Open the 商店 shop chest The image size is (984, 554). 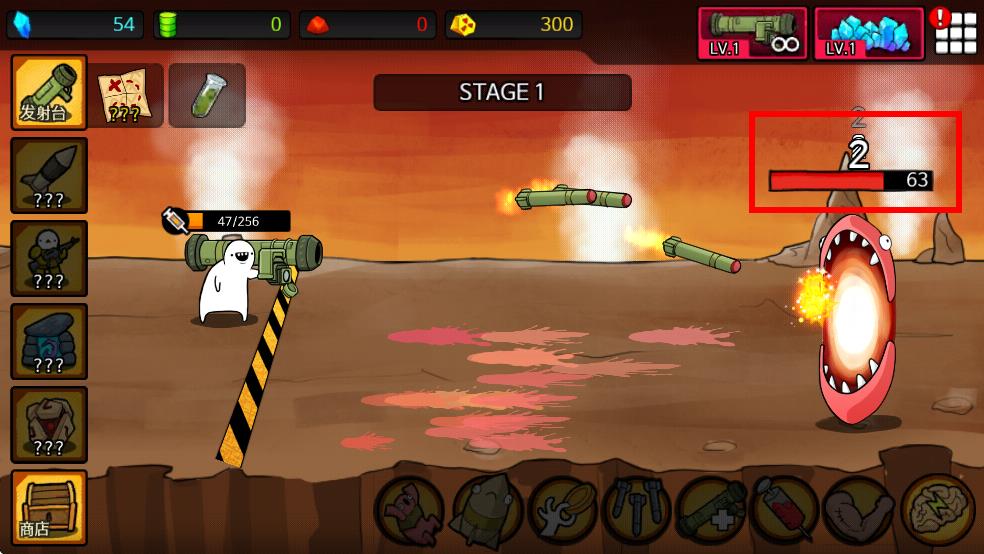click(x=49, y=506)
